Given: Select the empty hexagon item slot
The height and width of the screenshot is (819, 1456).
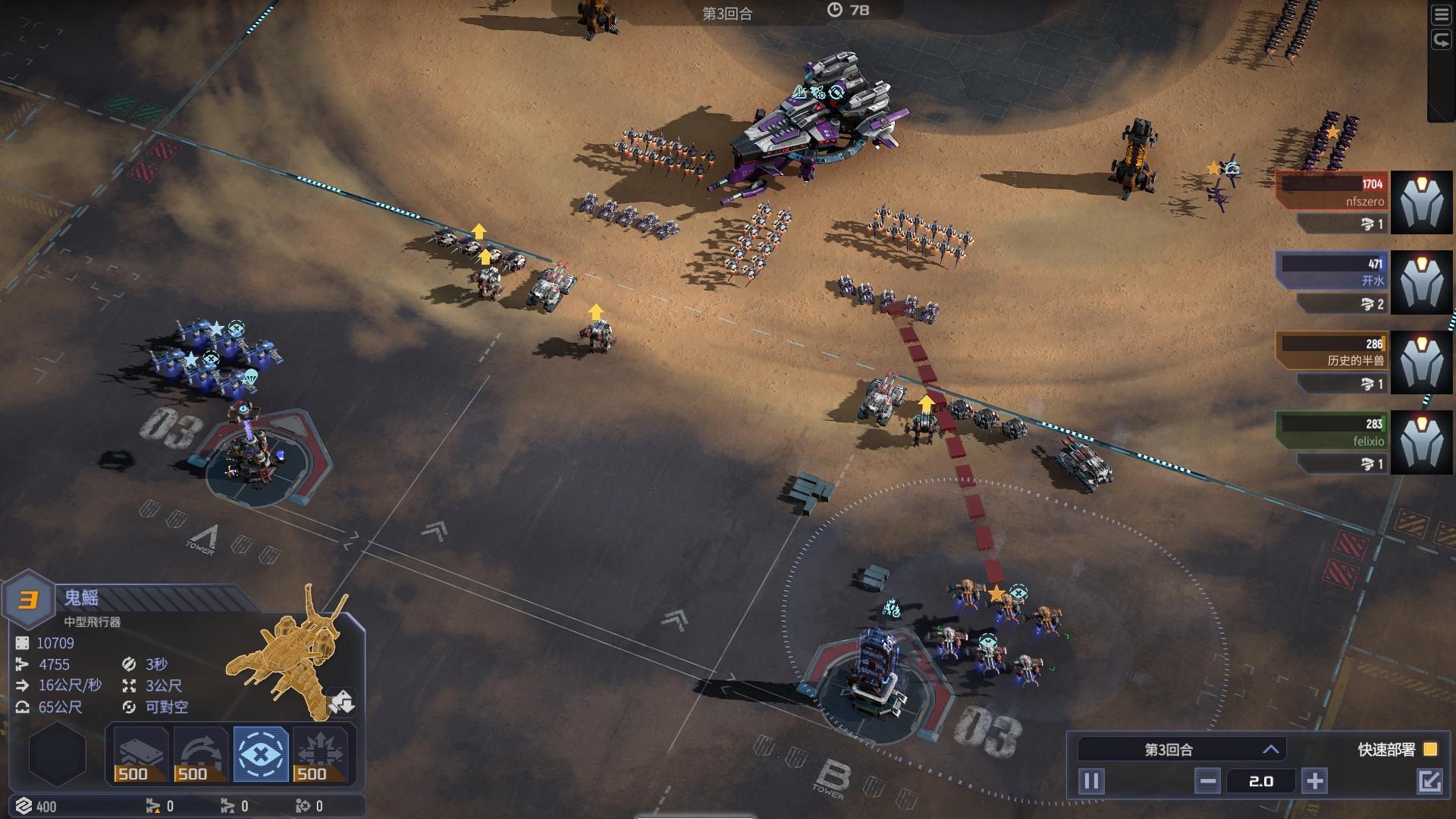Looking at the screenshot, I should tap(57, 754).
